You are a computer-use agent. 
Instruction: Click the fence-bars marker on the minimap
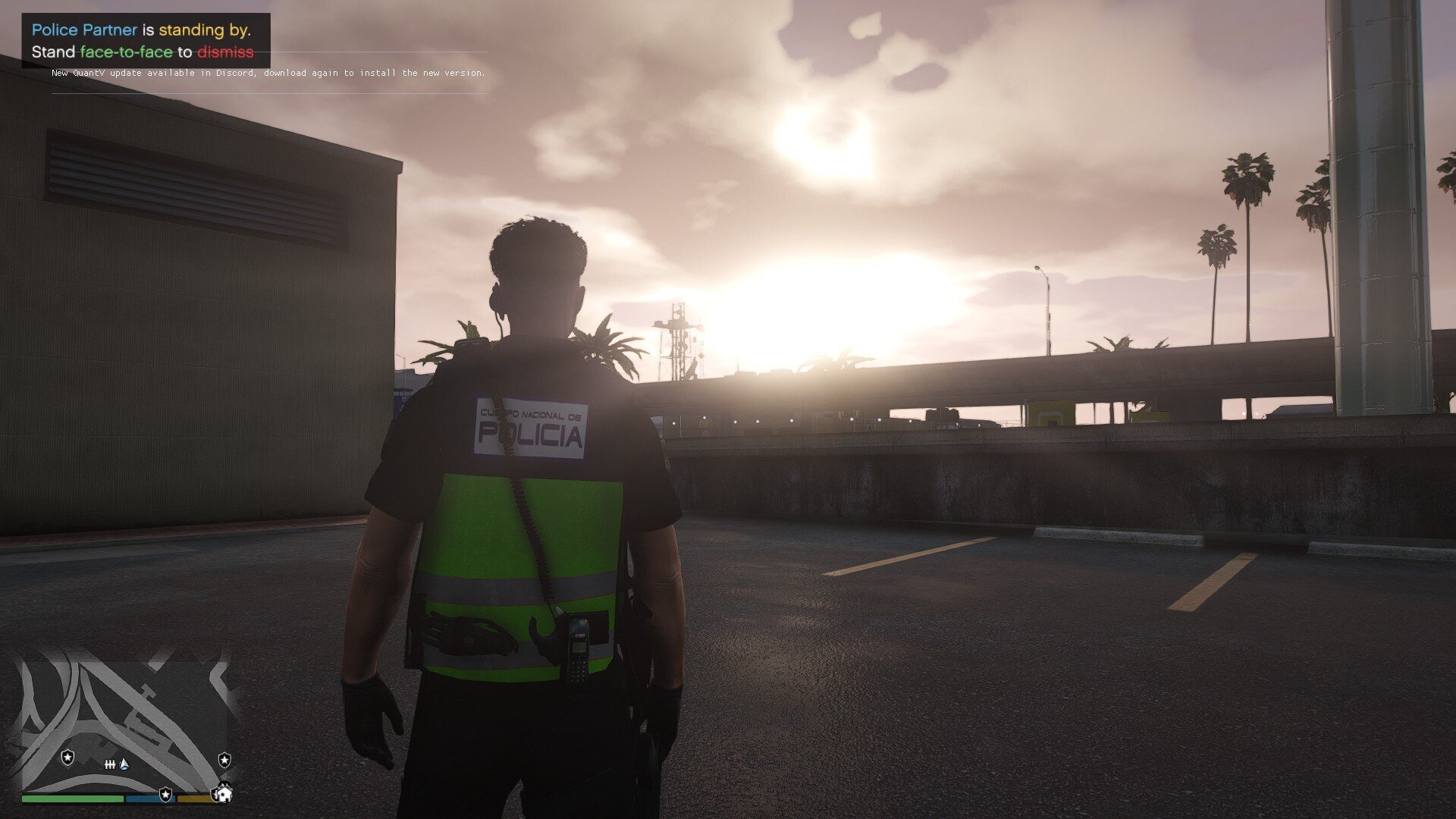coord(110,764)
